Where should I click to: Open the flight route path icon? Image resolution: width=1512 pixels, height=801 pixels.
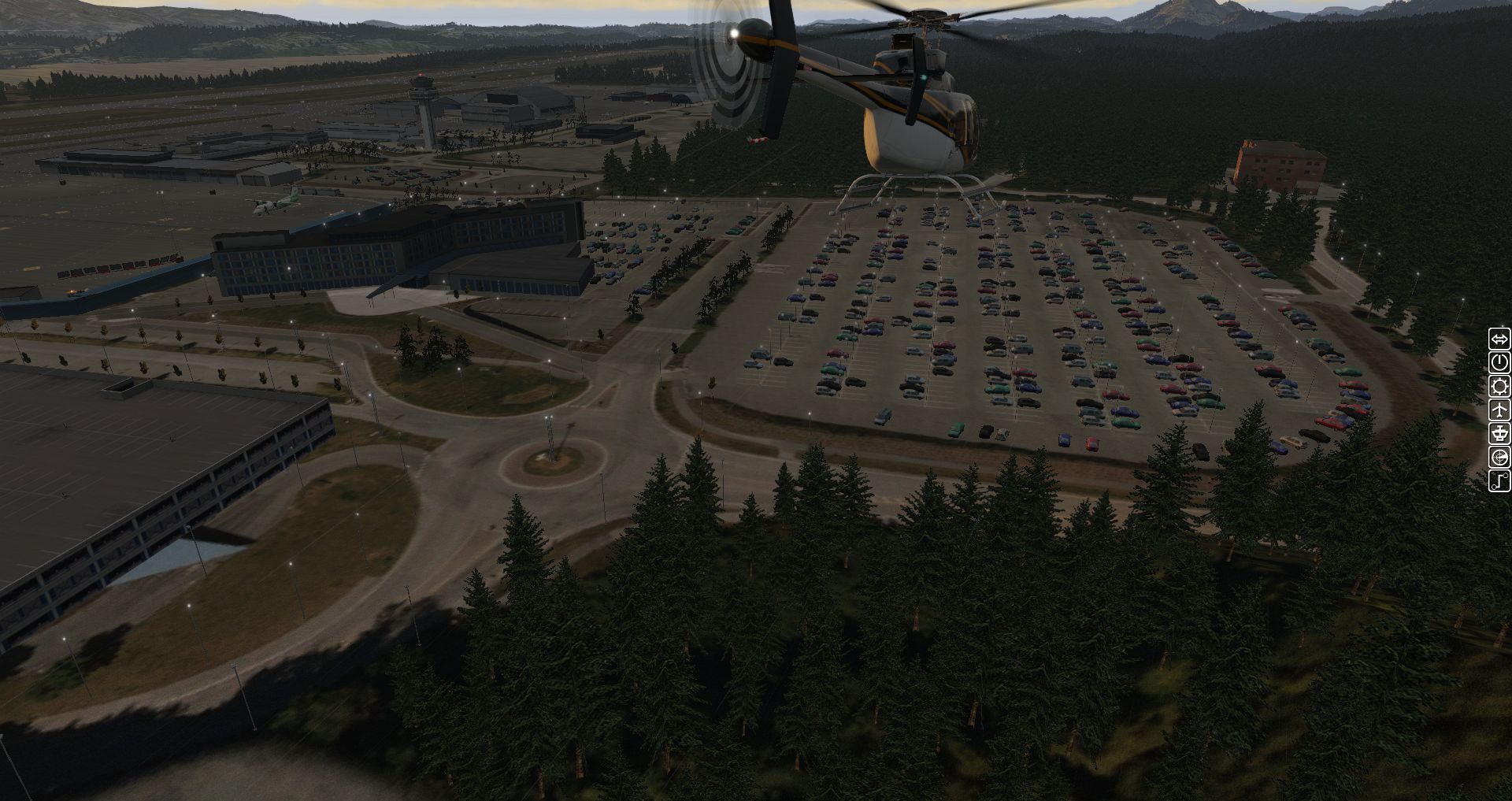(x=1499, y=480)
